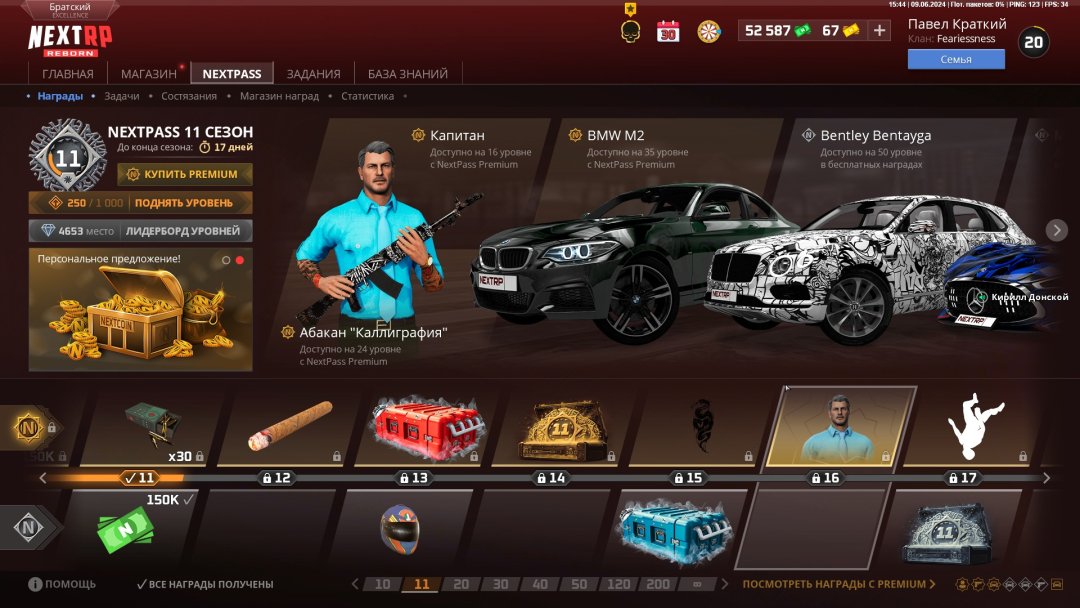View the Статистика sub-tab
The image size is (1080, 608).
coord(367,96)
